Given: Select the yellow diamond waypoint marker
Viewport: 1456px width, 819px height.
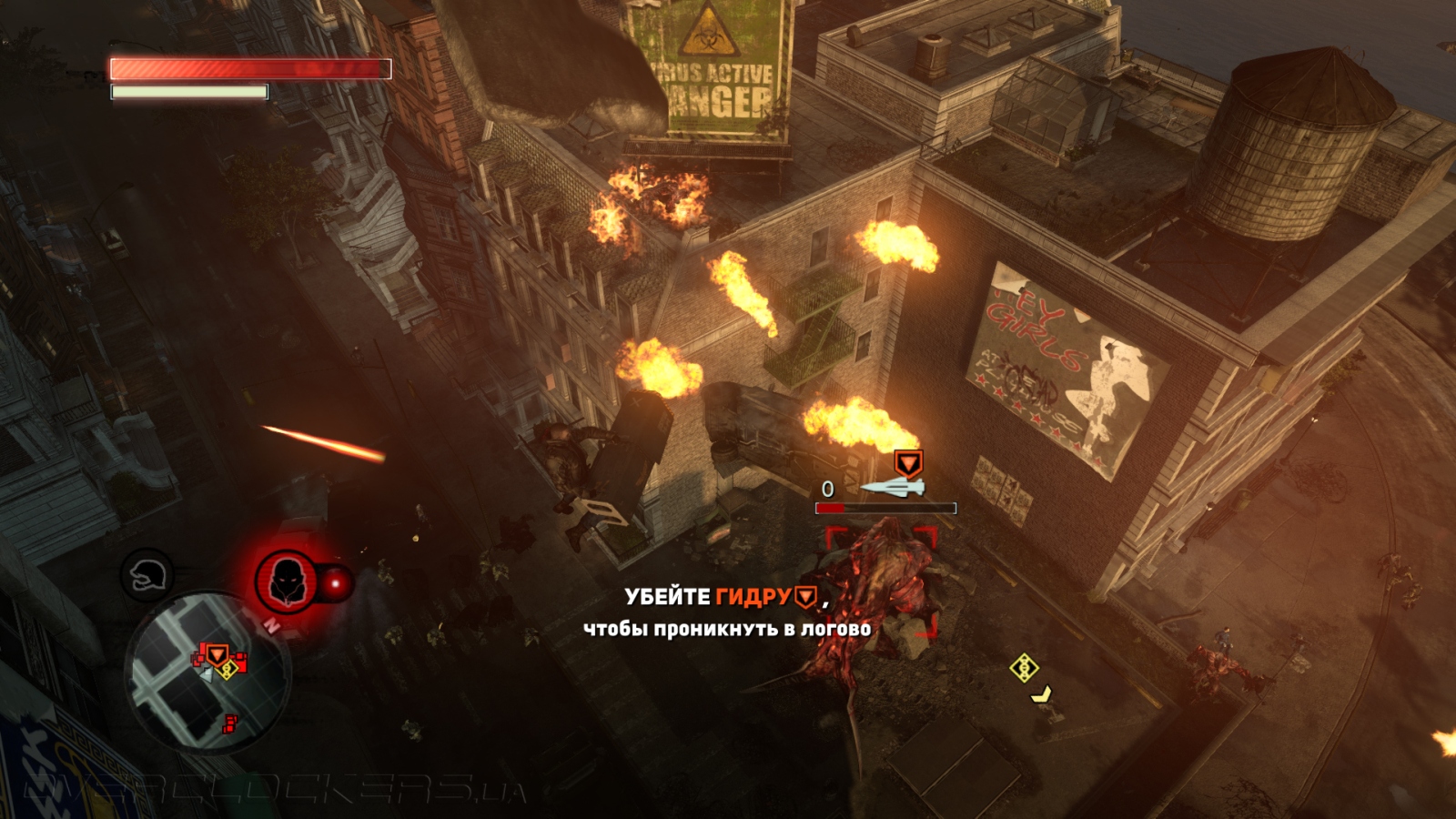Looking at the screenshot, I should pyautogui.click(x=1025, y=668).
